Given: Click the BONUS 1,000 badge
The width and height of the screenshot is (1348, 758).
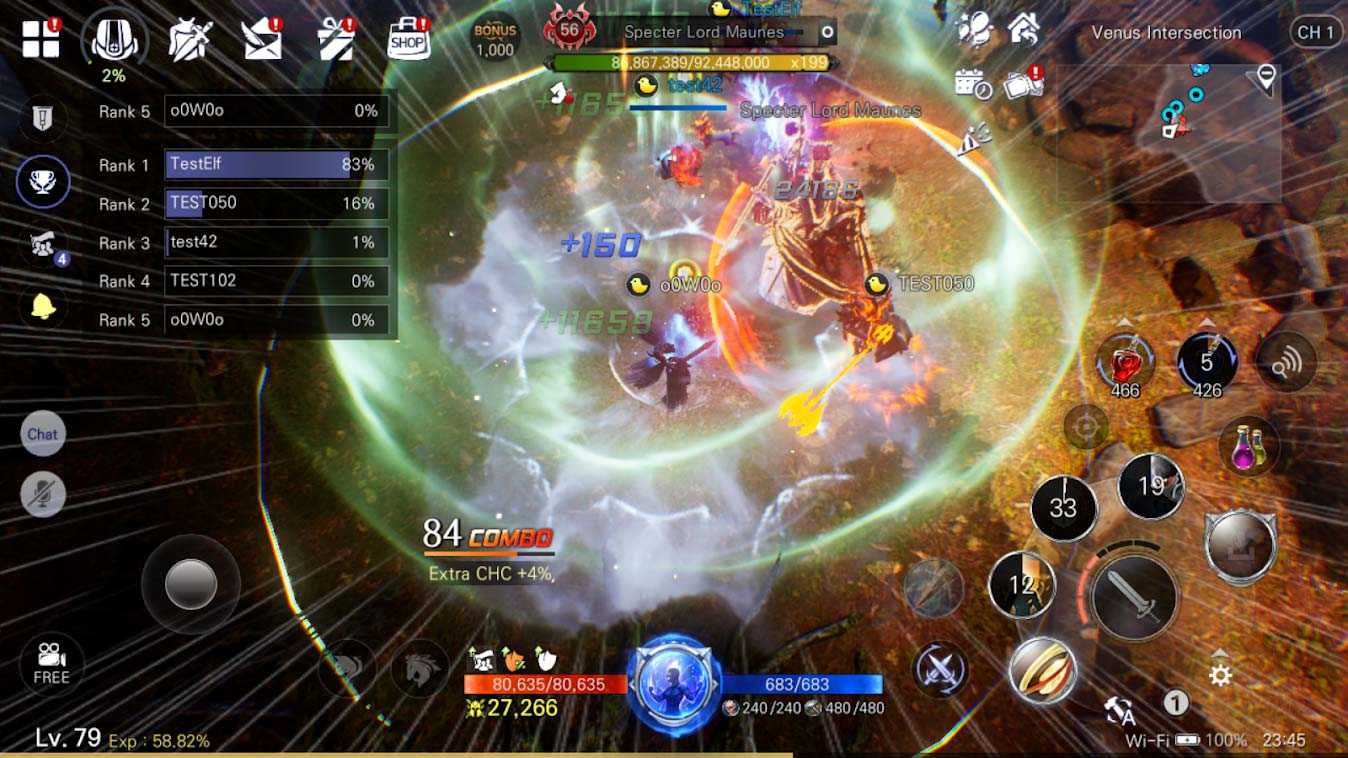Looking at the screenshot, I should [494, 39].
